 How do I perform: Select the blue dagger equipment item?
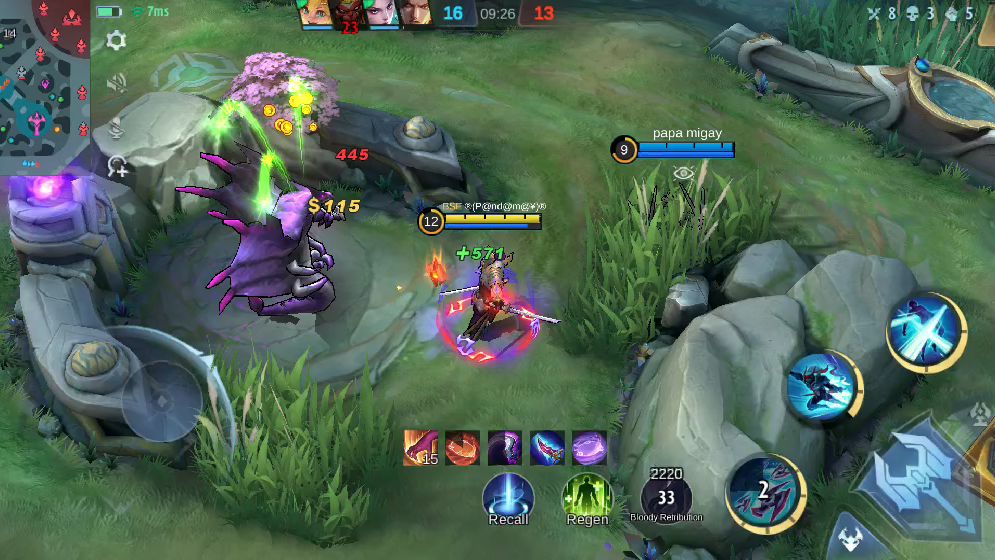point(547,448)
